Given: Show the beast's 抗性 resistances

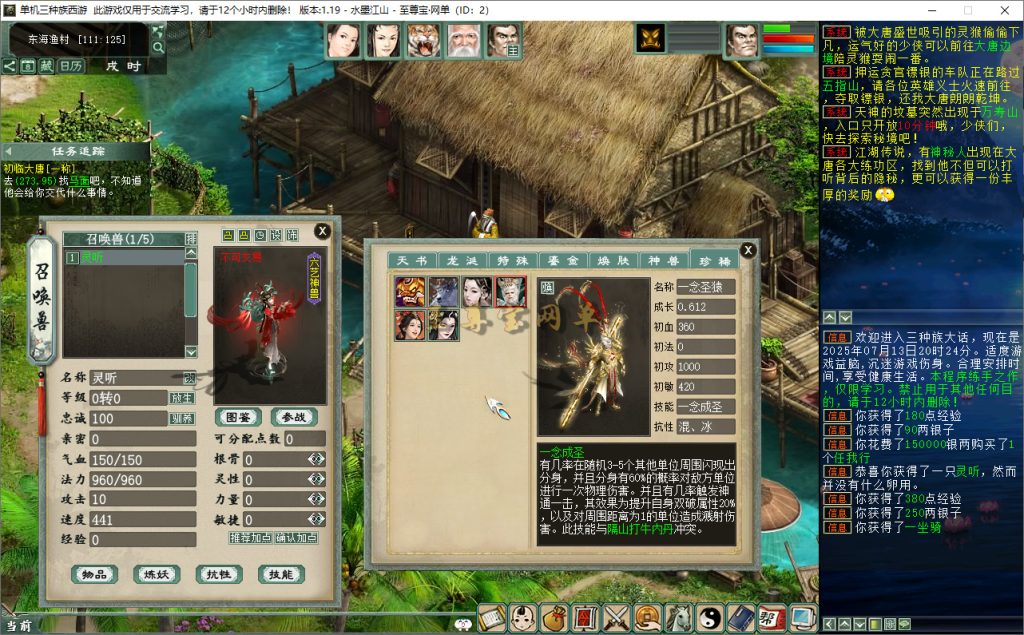Looking at the screenshot, I should (218, 574).
